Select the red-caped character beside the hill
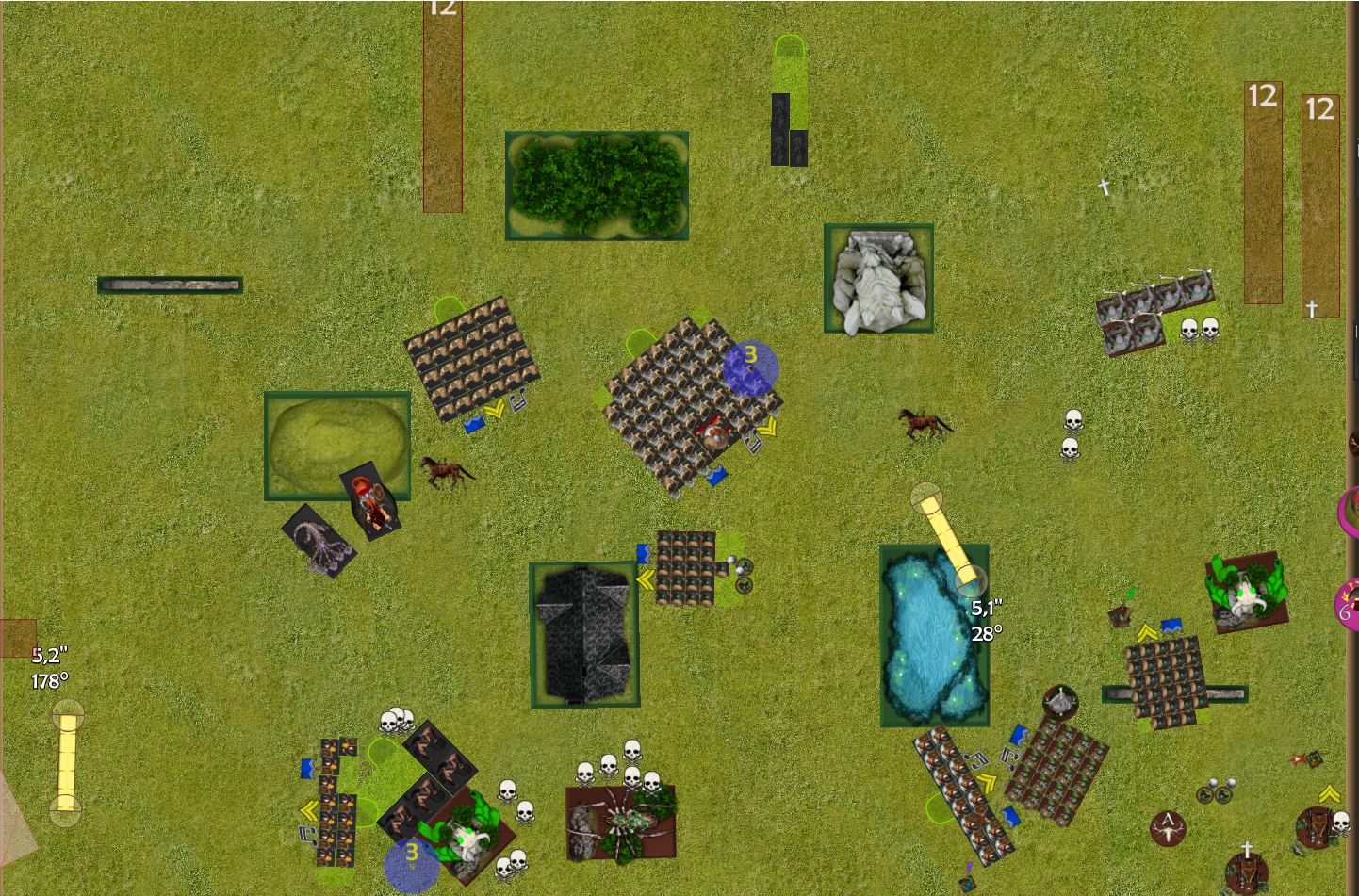The height and width of the screenshot is (896, 1359). pyautogui.click(x=372, y=499)
